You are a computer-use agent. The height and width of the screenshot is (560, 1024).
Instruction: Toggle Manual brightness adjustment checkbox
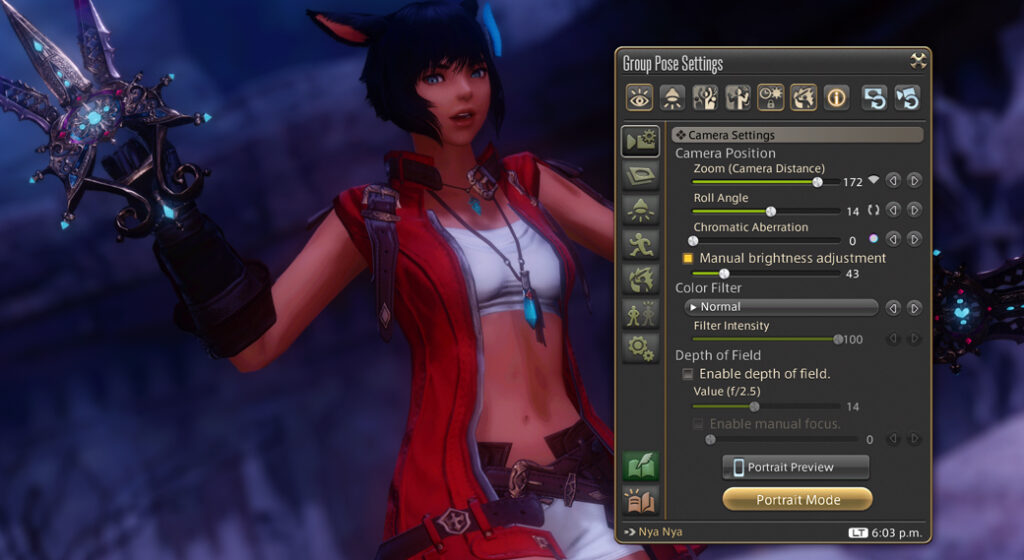click(x=687, y=258)
